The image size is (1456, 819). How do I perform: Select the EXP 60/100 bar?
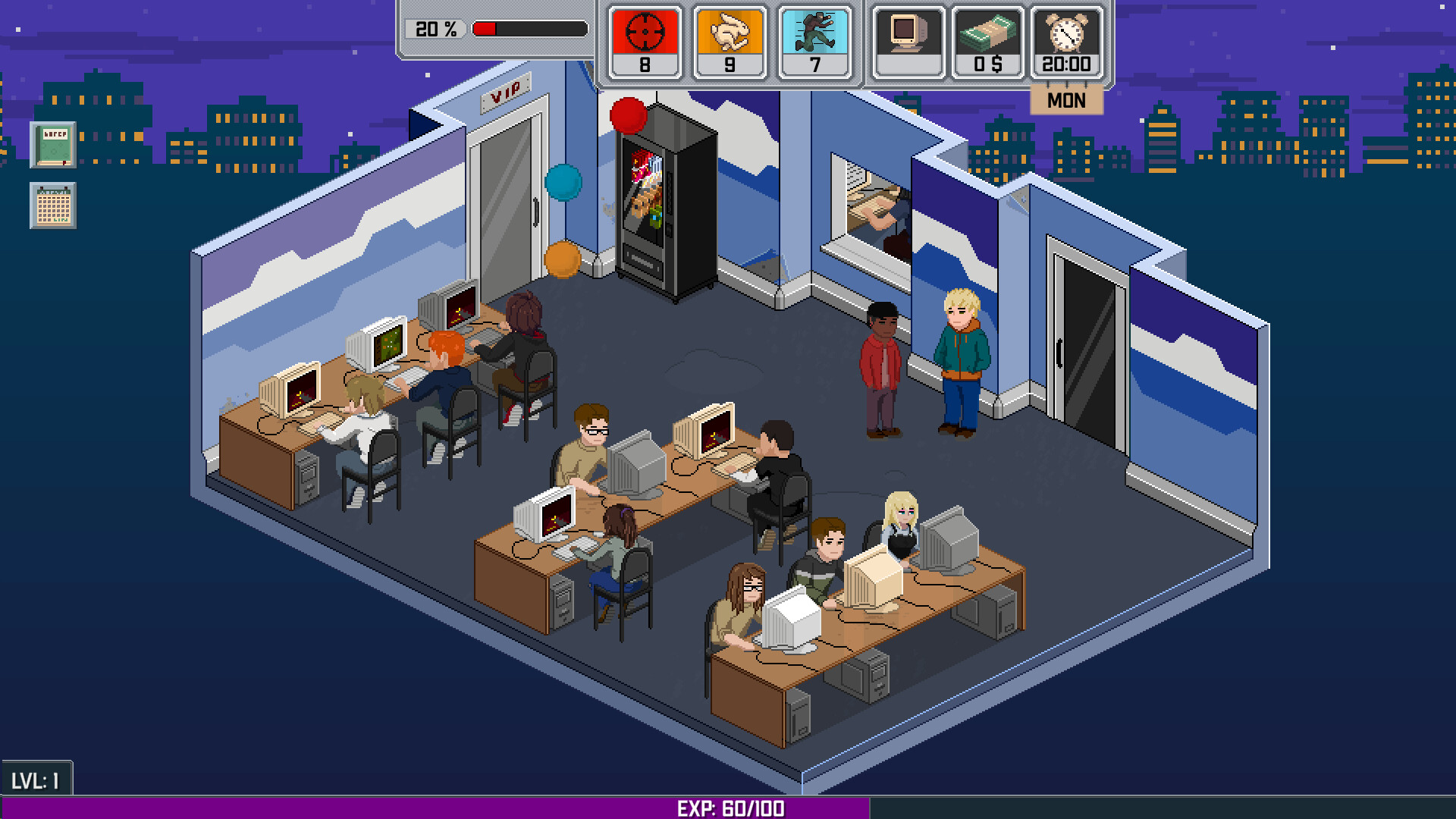click(x=726, y=808)
